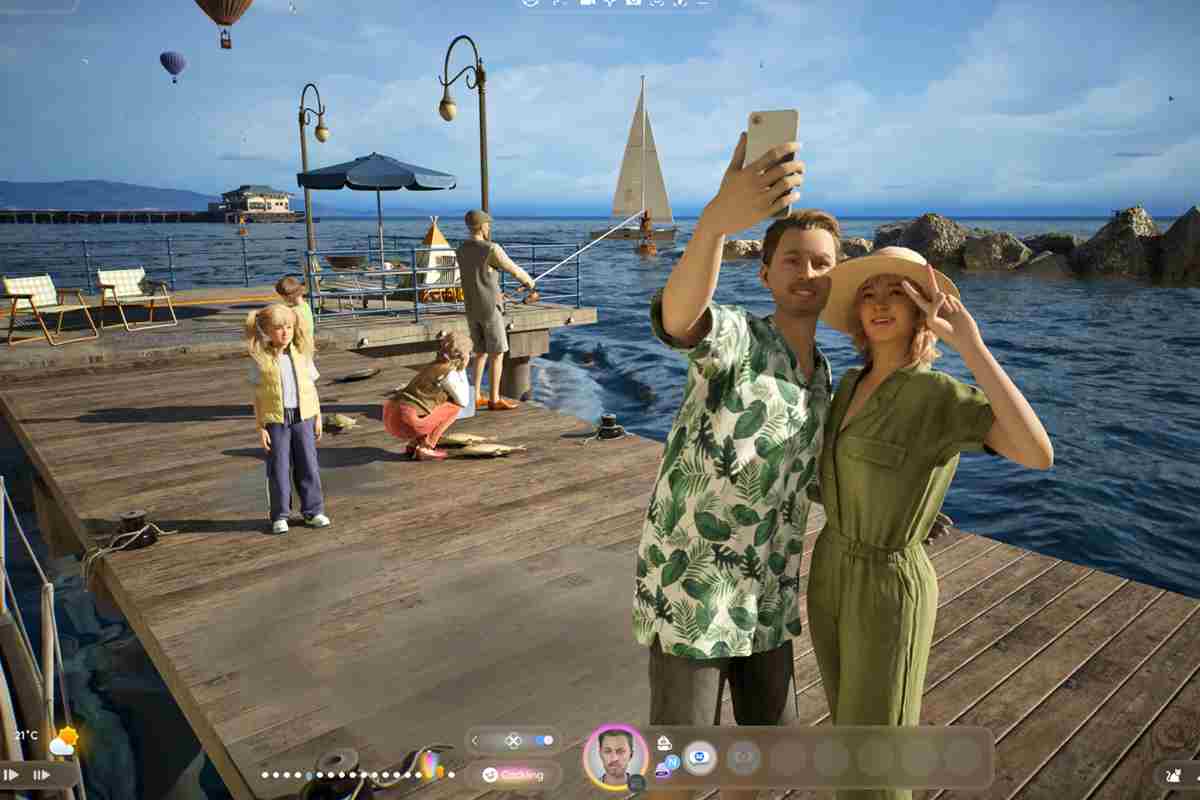Viewport: 1200px width, 800px height.
Task: Click the round blue N badge by the portrait
Action: coord(672,762)
